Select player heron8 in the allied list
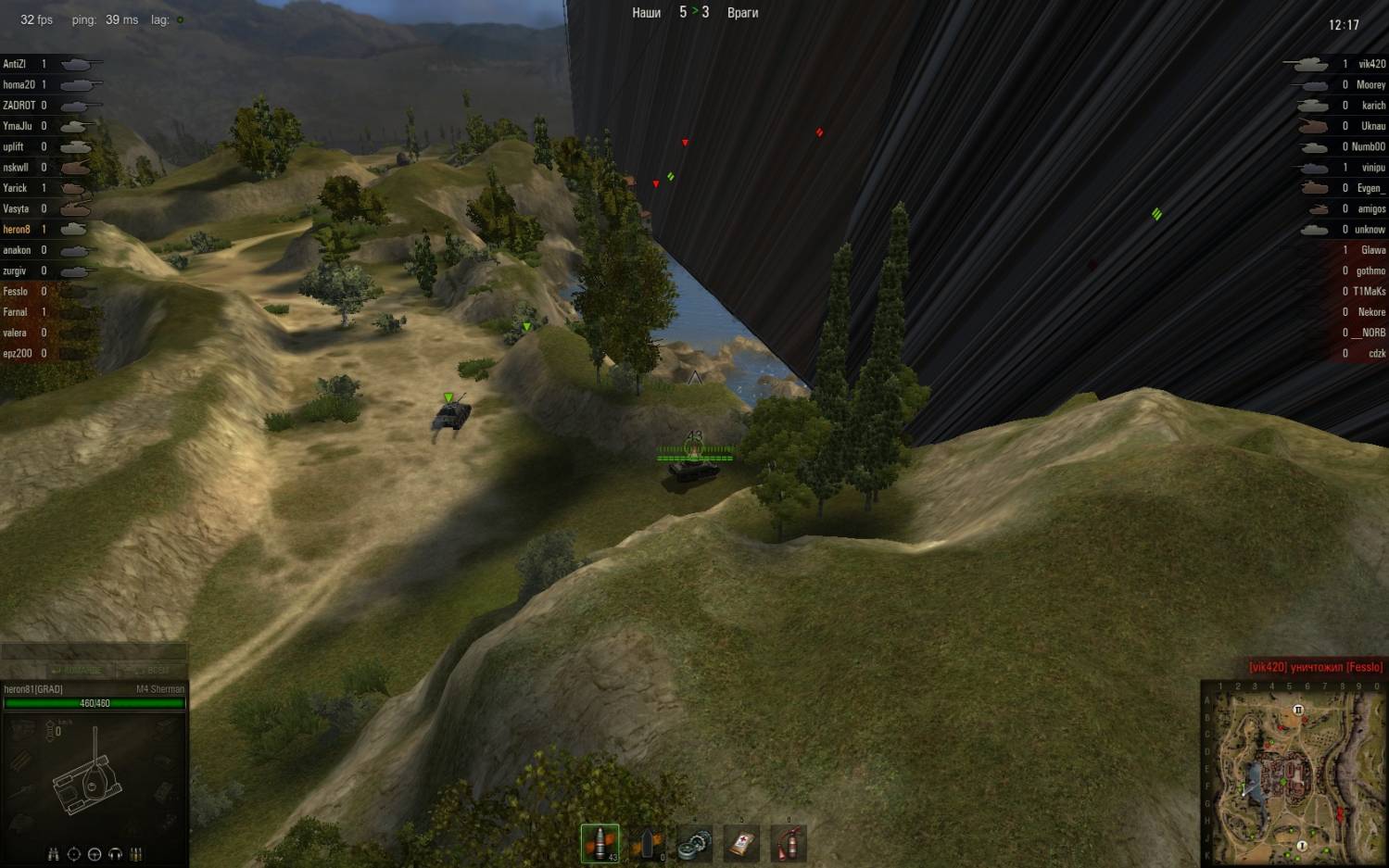 click(x=17, y=230)
